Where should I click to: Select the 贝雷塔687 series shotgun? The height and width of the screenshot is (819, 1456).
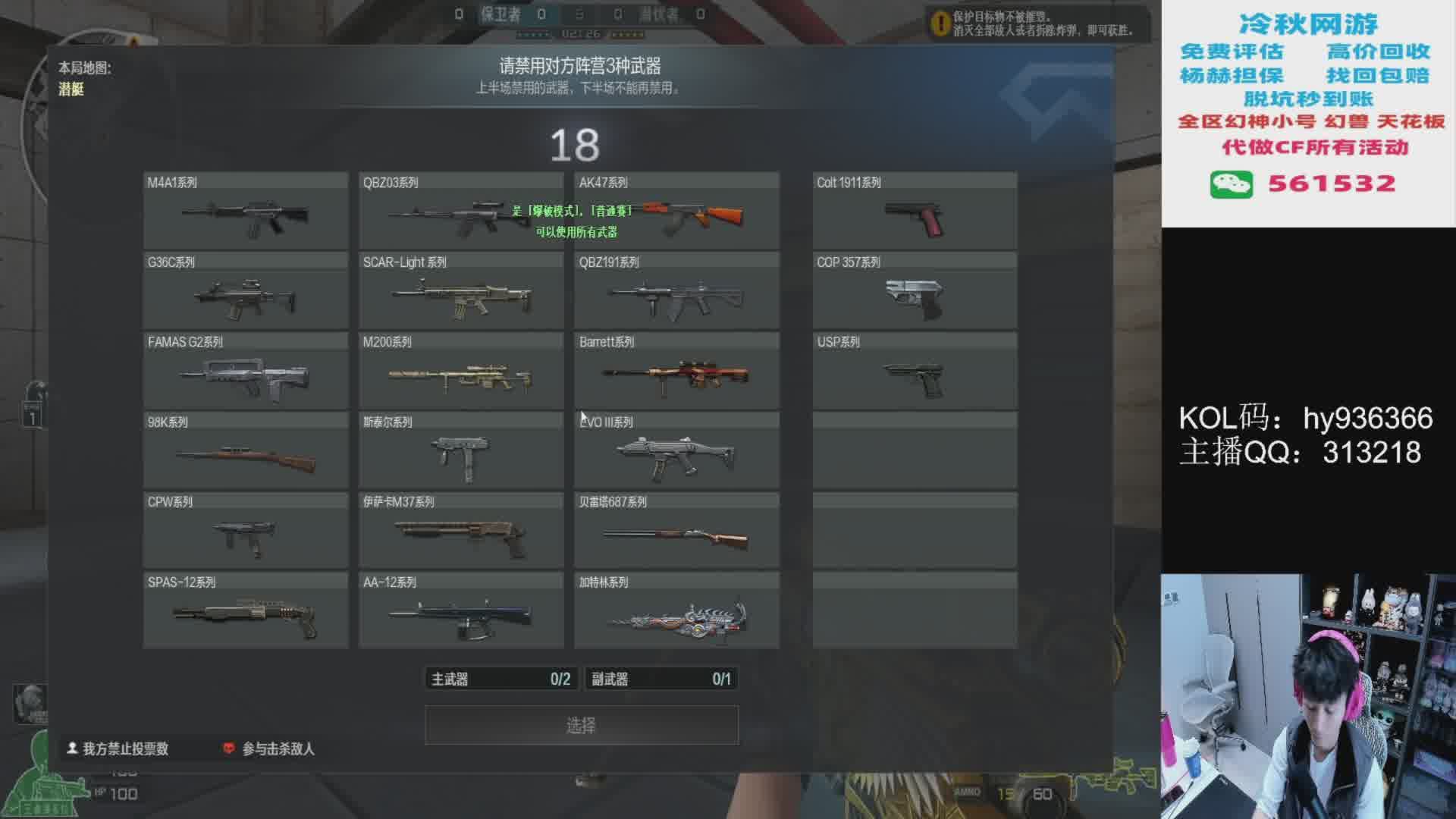[x=676, y=531]
